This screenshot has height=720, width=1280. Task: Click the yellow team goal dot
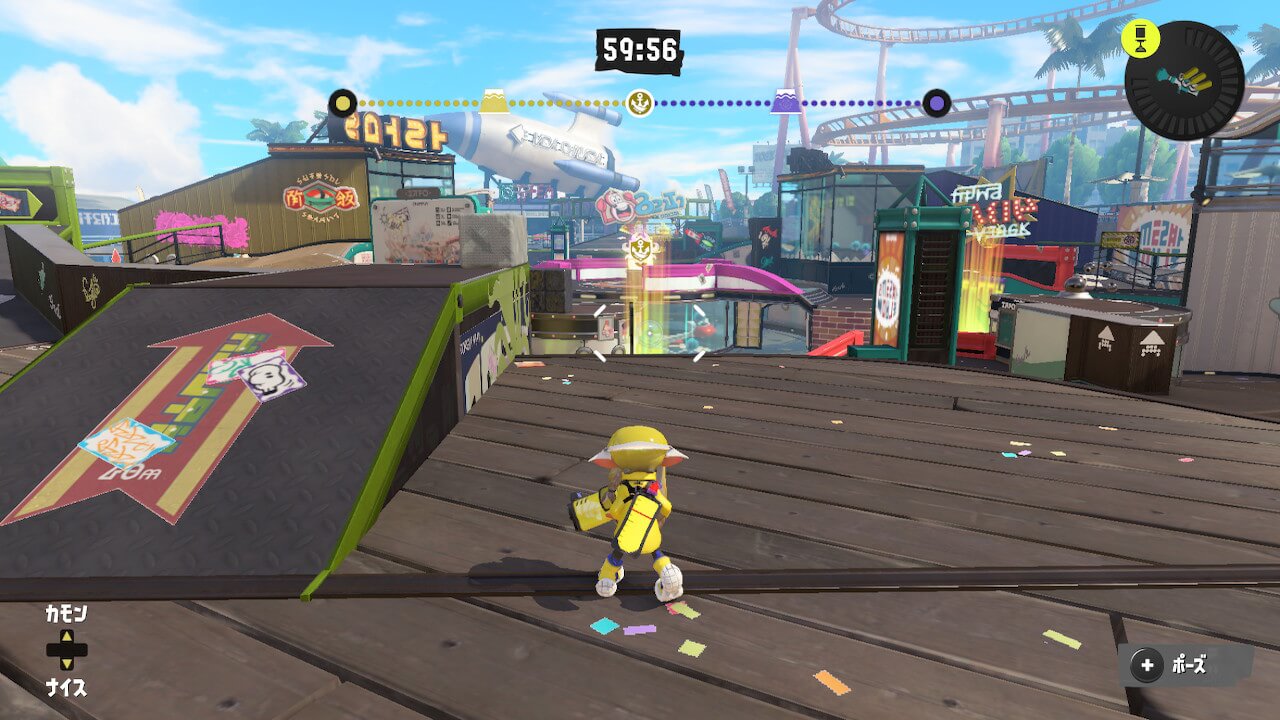pos(343,103)
